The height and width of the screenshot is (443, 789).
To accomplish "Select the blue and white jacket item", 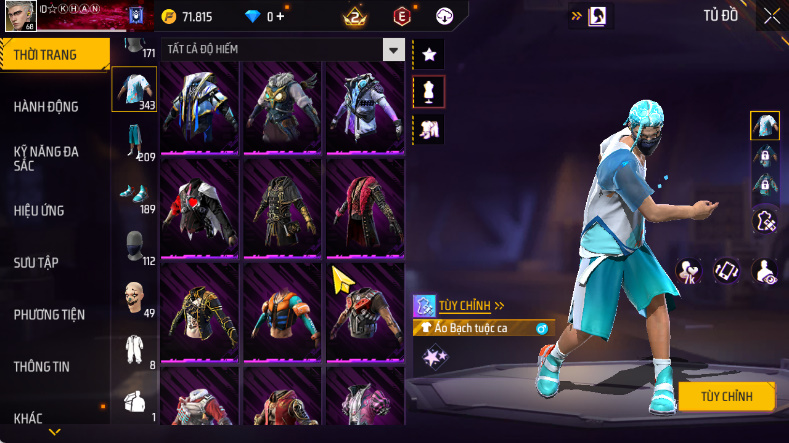I will pyautogui.click(x=199, y=106).
